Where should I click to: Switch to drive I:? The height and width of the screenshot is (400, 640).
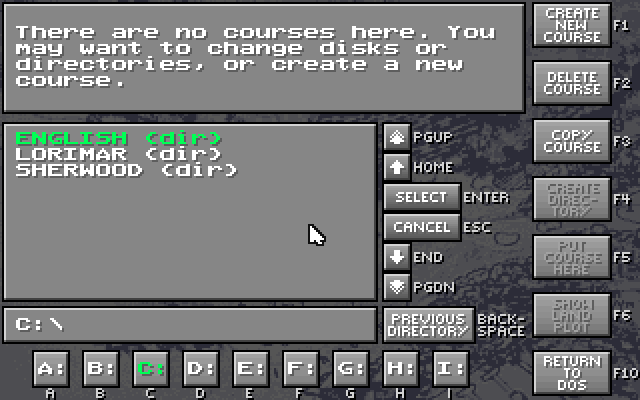click(x=450, y=368)
